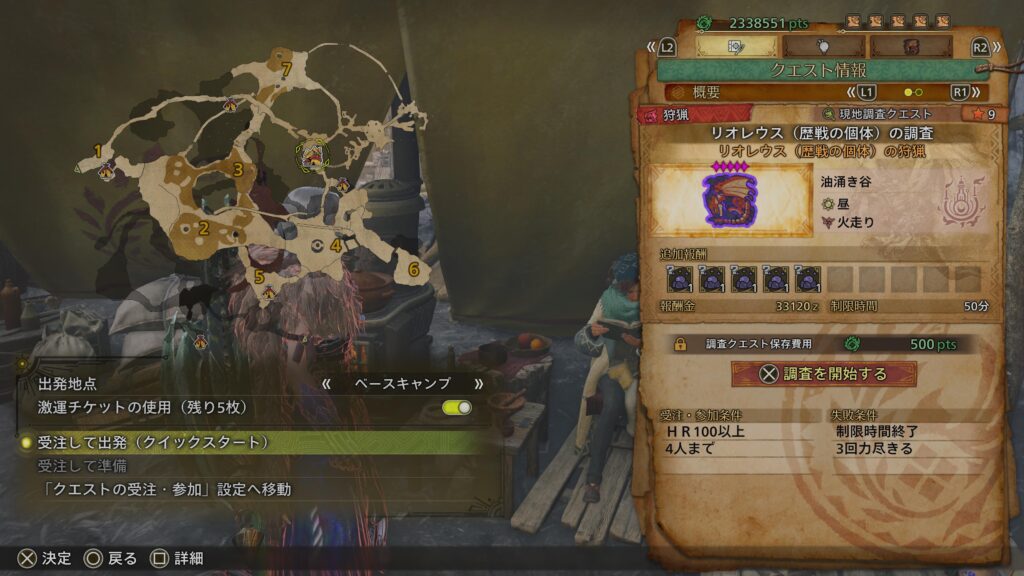Image resolution: width=1024 pixels, height=576 pixels.
Task: Toggle the 激運チケットの使用 switch
Action: pos(456,408)
